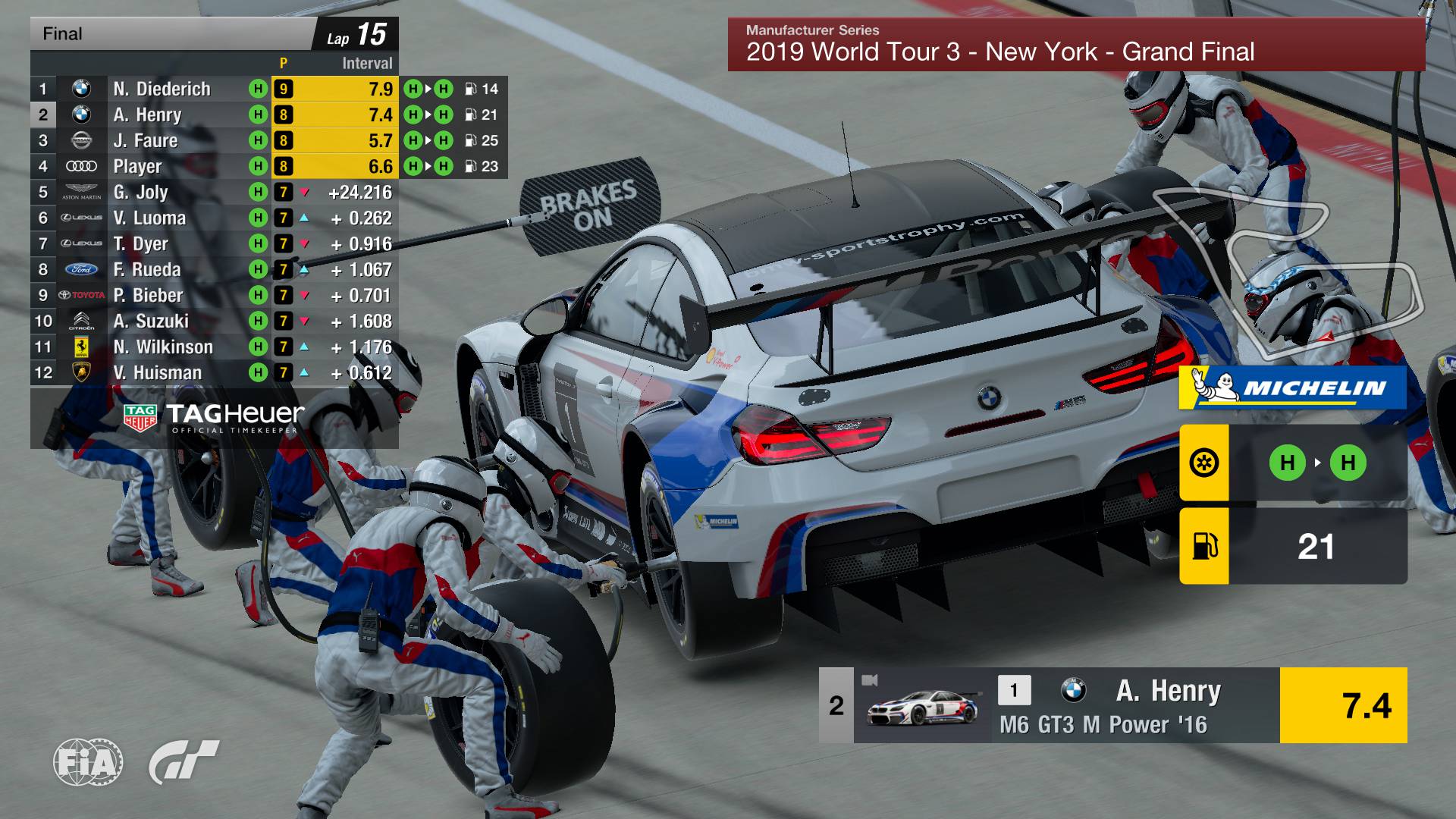
Task: Choose N. Wilkinson's standings row
Action: coord(163,347)
